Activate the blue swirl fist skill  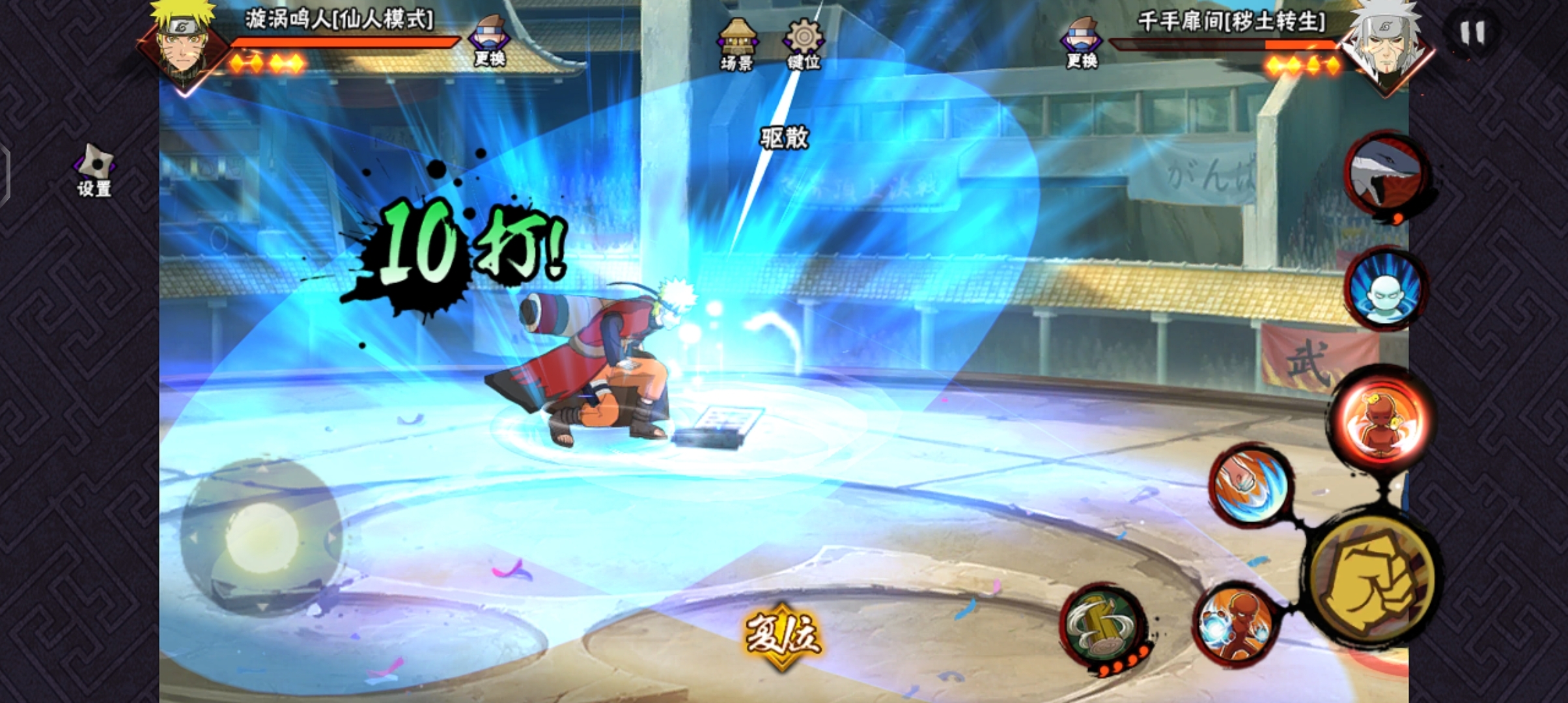(x=1250, y=486)
